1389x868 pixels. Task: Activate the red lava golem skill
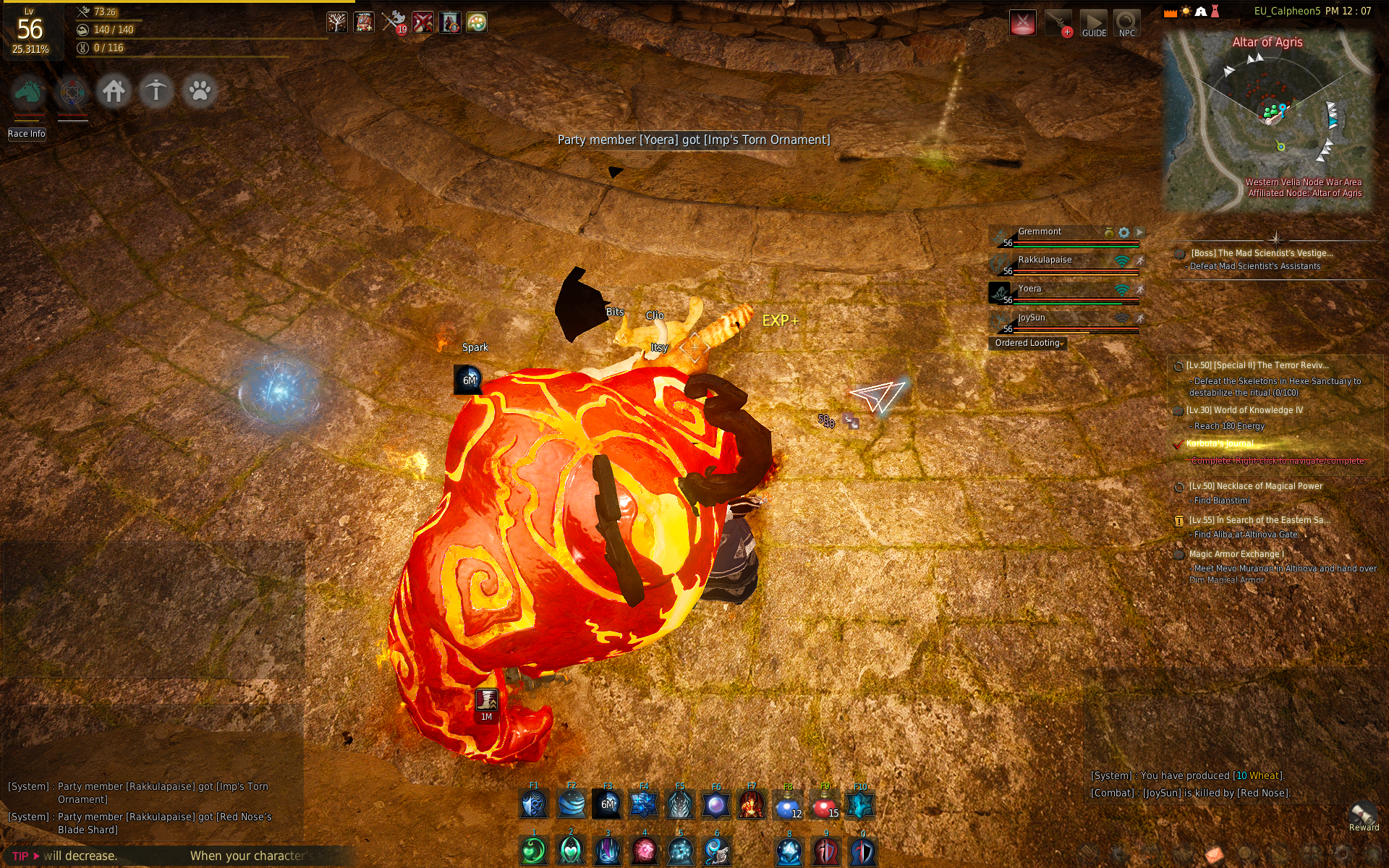(752, 805)
